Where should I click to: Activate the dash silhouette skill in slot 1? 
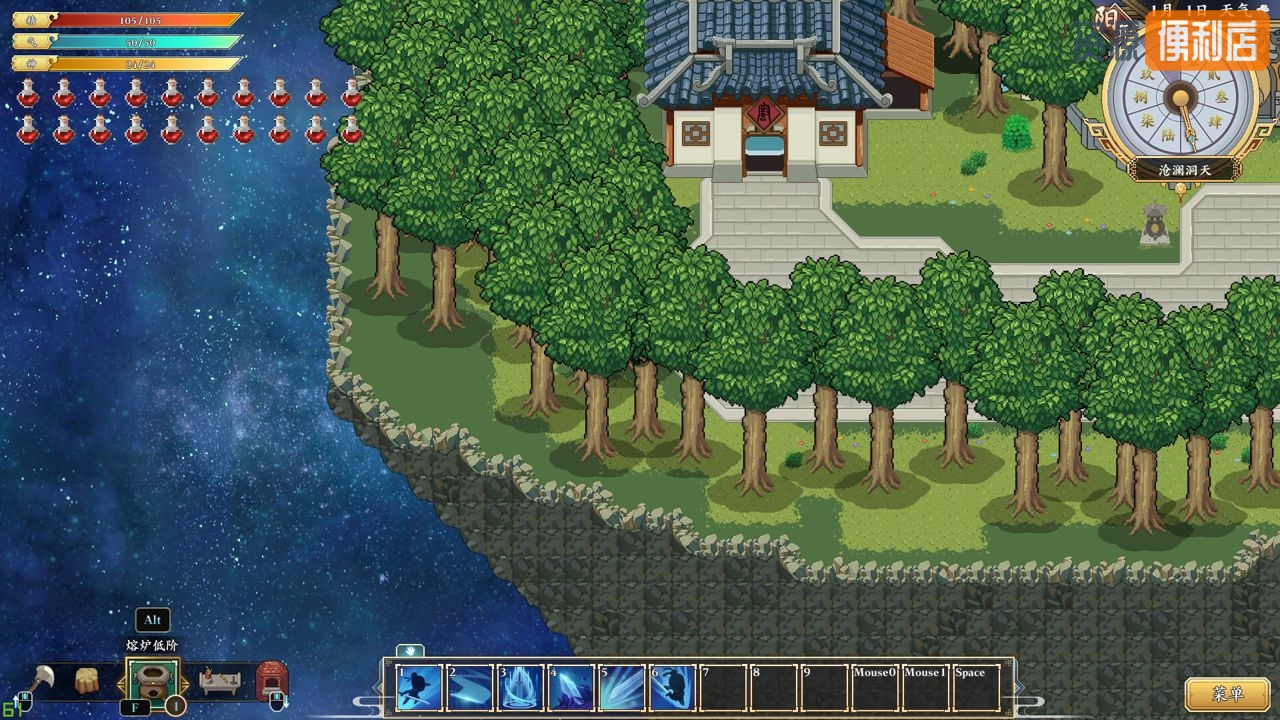tap(420, 688)
